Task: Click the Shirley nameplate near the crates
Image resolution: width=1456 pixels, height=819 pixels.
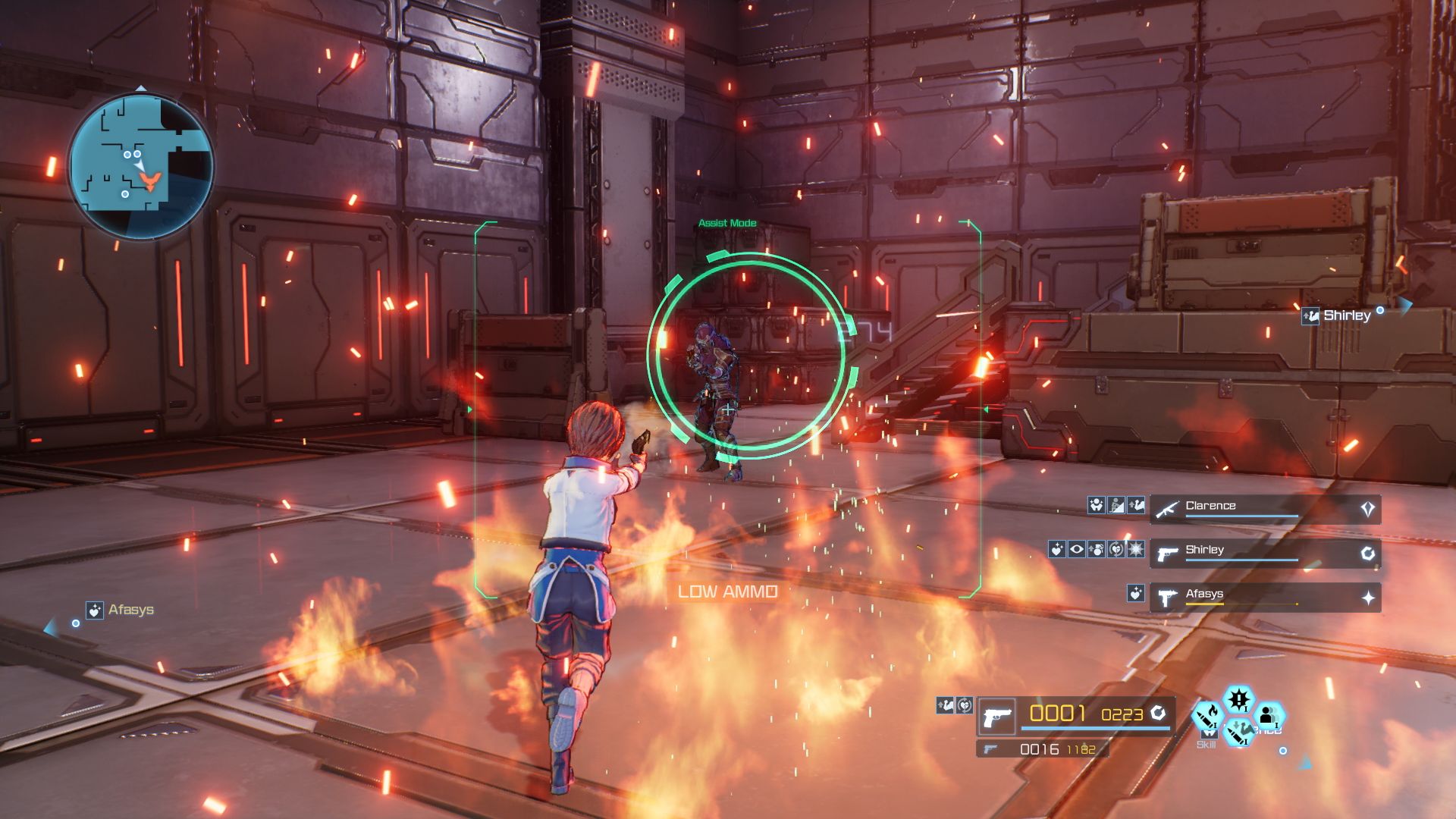Action: 1346,316
